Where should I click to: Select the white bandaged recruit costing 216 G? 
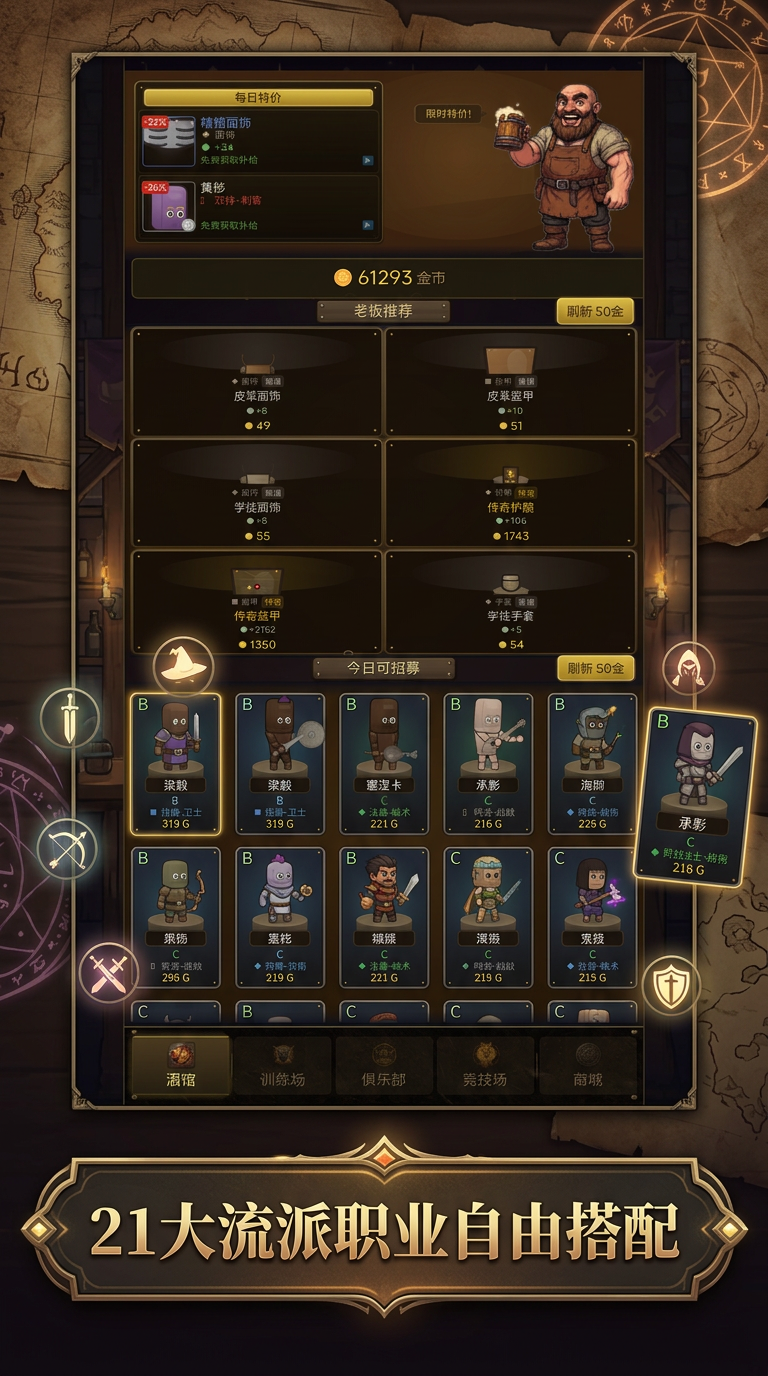click(488, 763)
